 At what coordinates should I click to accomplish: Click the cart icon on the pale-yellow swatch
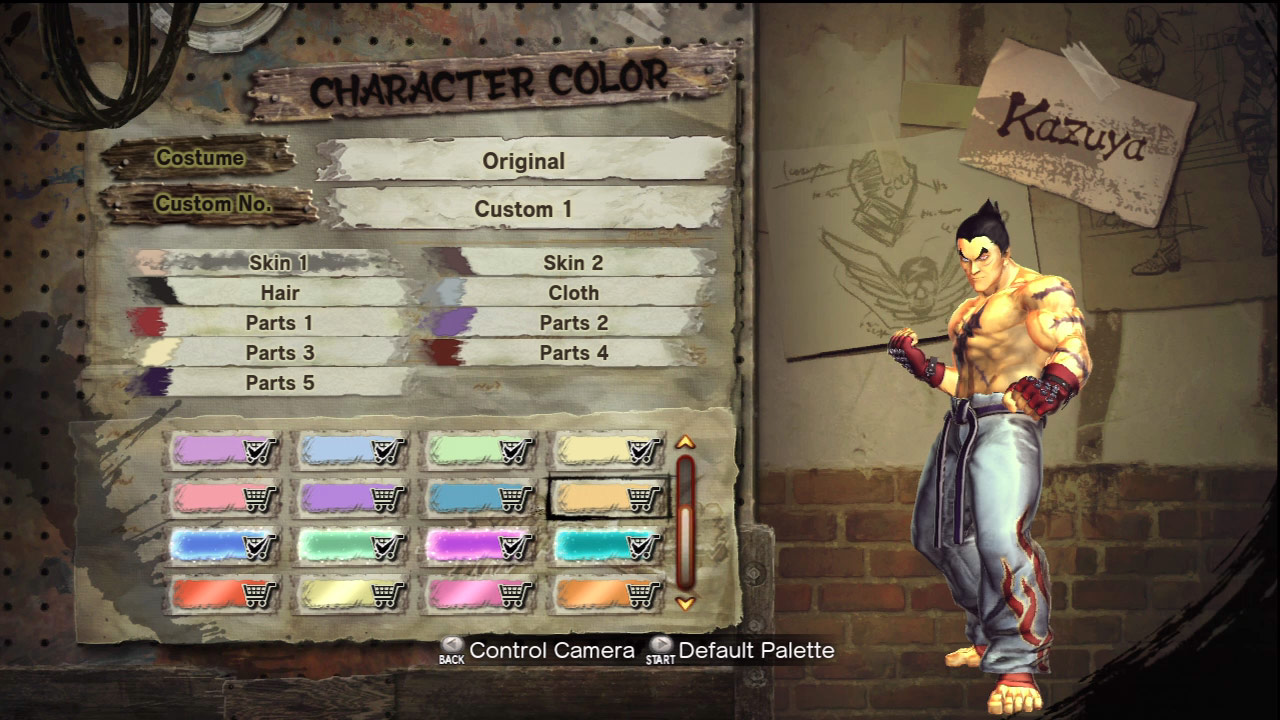(383, 596)
